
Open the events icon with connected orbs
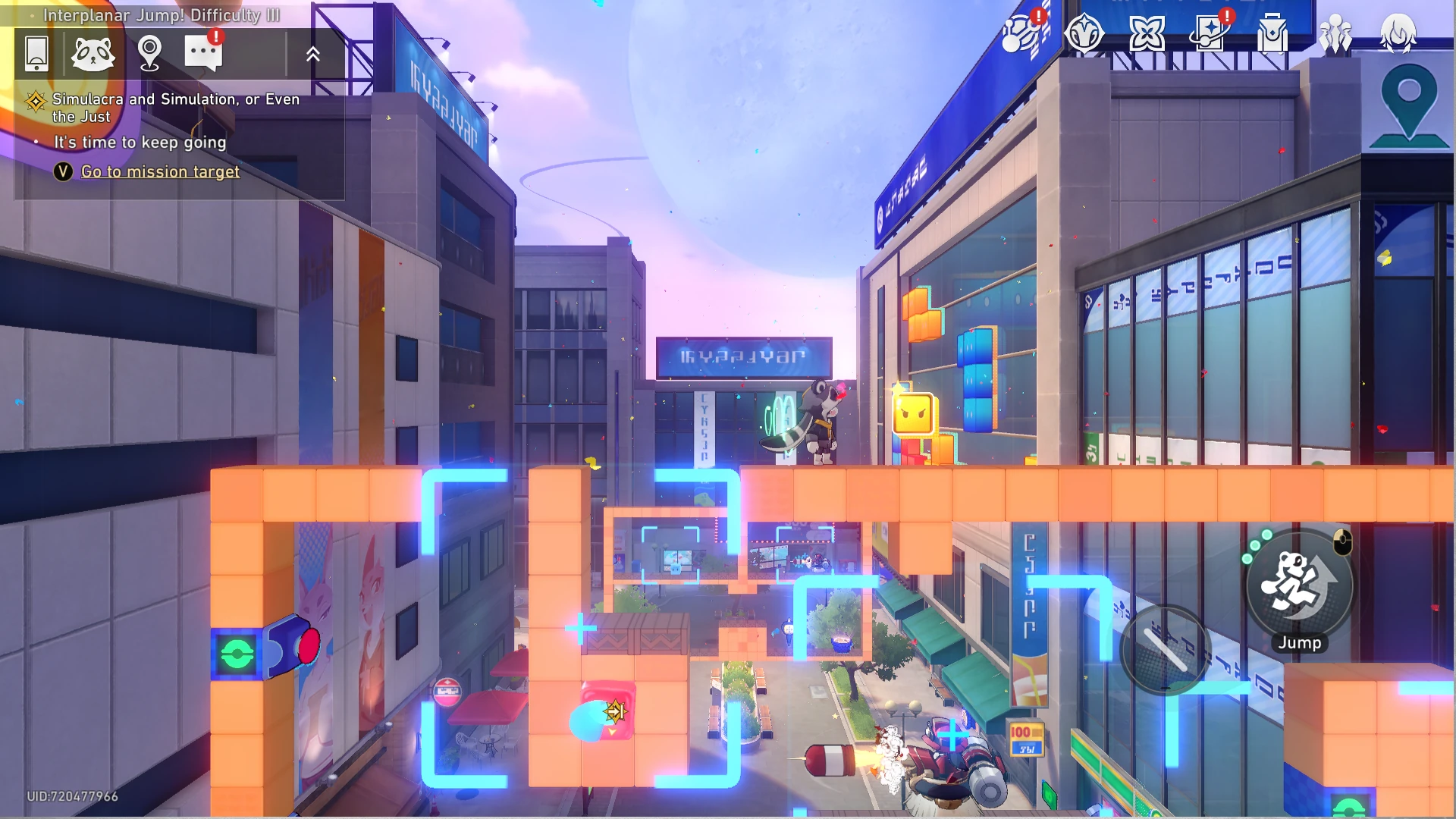click(x=1021, y=34)
